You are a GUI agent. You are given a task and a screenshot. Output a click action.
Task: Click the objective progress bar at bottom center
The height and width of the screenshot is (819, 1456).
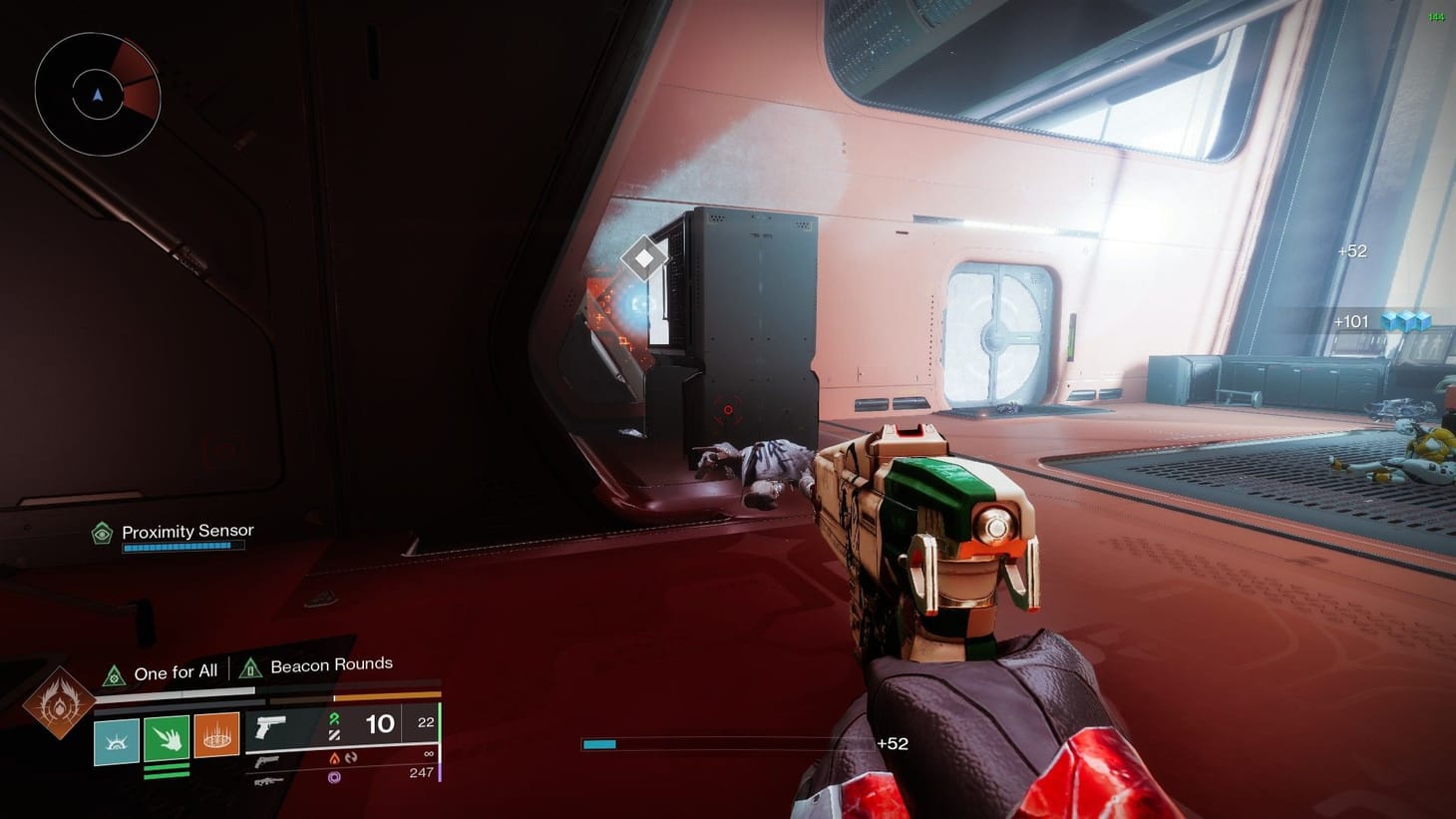728,744
